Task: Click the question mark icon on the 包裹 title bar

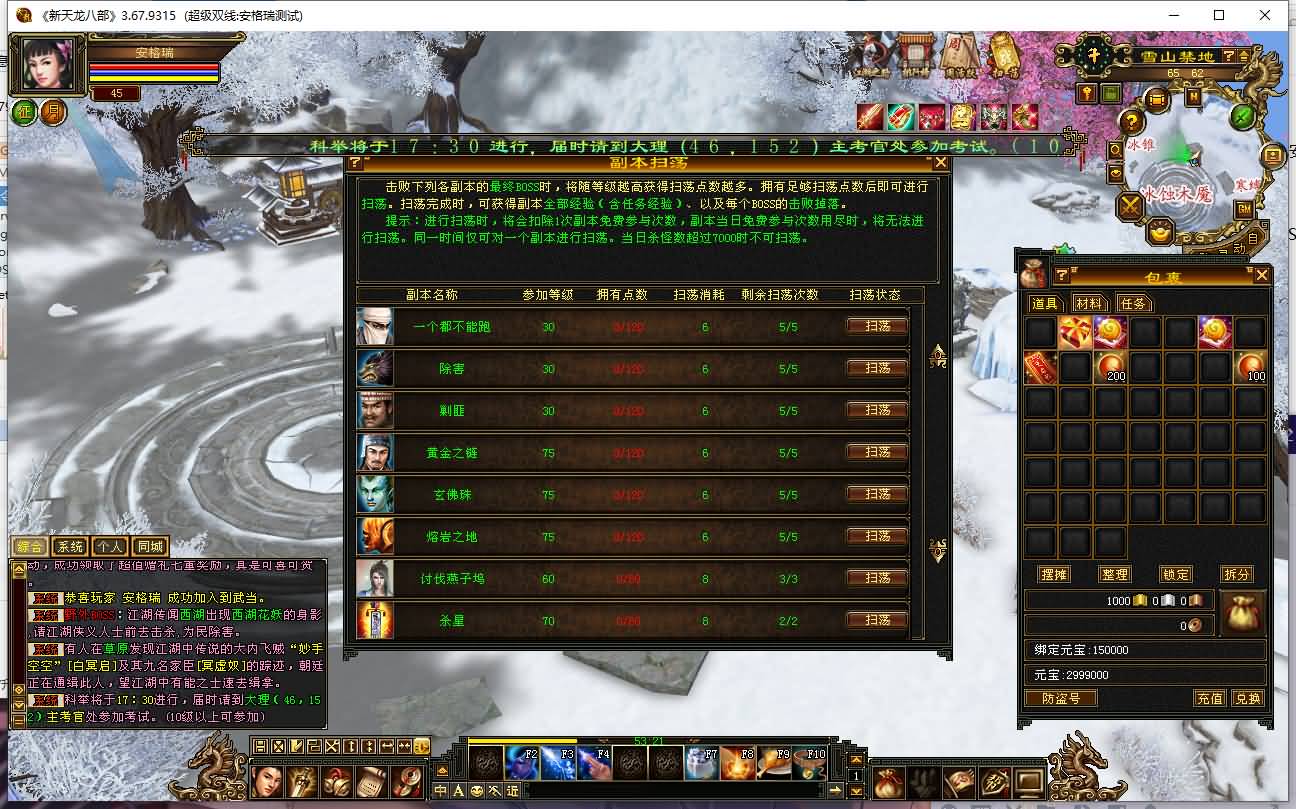Action: (1061, 274)
